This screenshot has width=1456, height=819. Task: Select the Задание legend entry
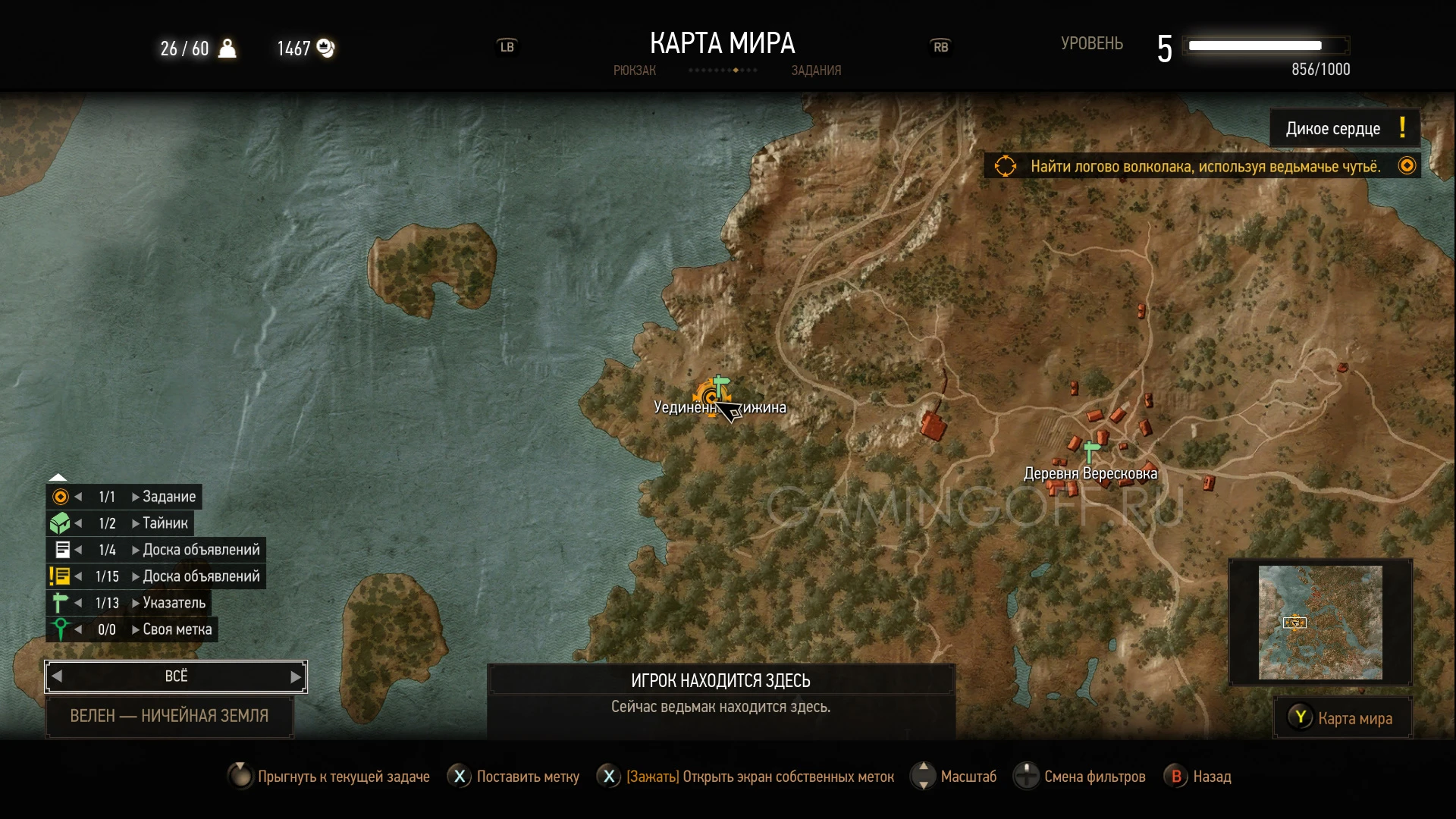[x=168, y=497]
